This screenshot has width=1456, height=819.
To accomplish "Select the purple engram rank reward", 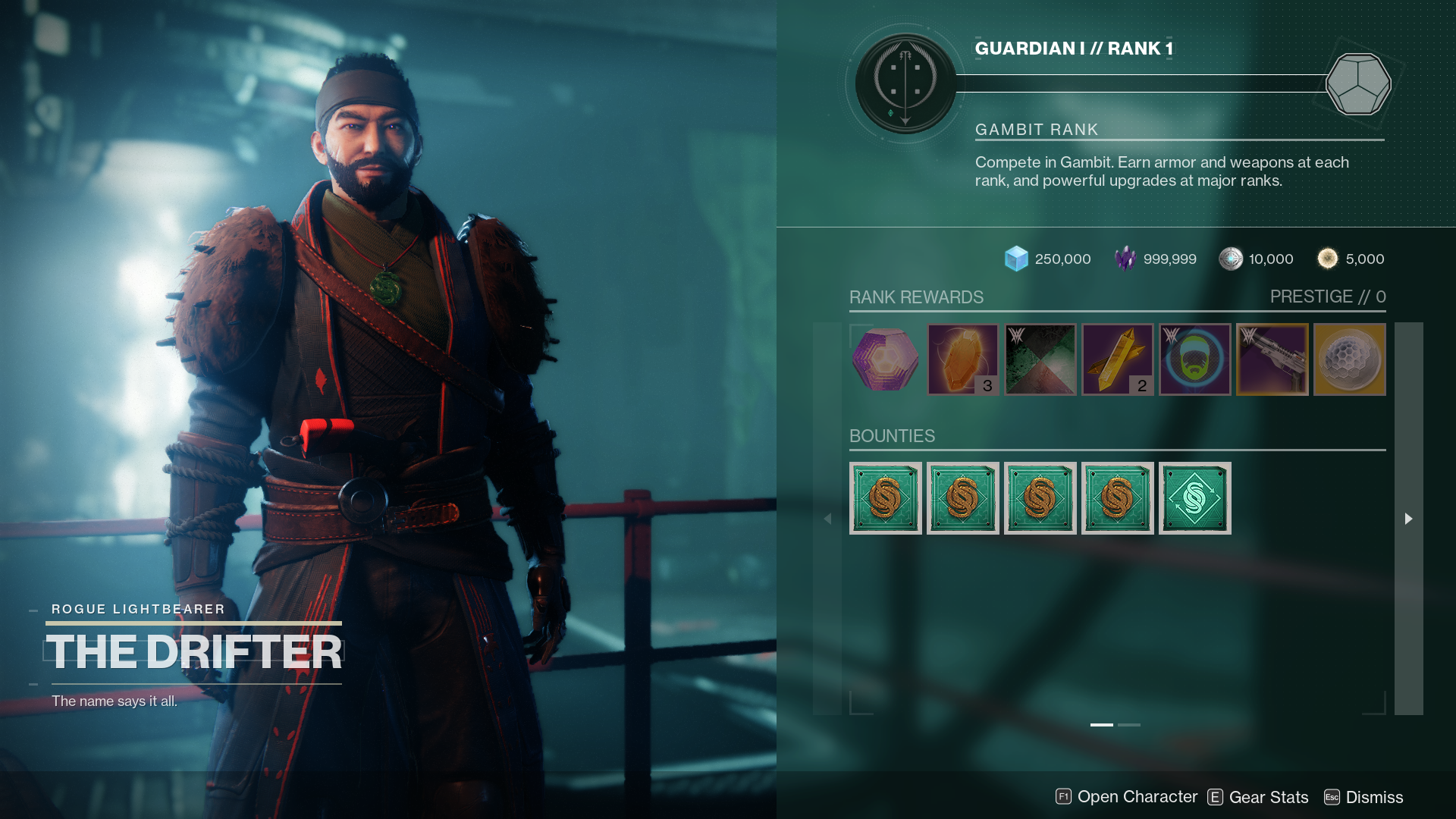I will [885, 359].
